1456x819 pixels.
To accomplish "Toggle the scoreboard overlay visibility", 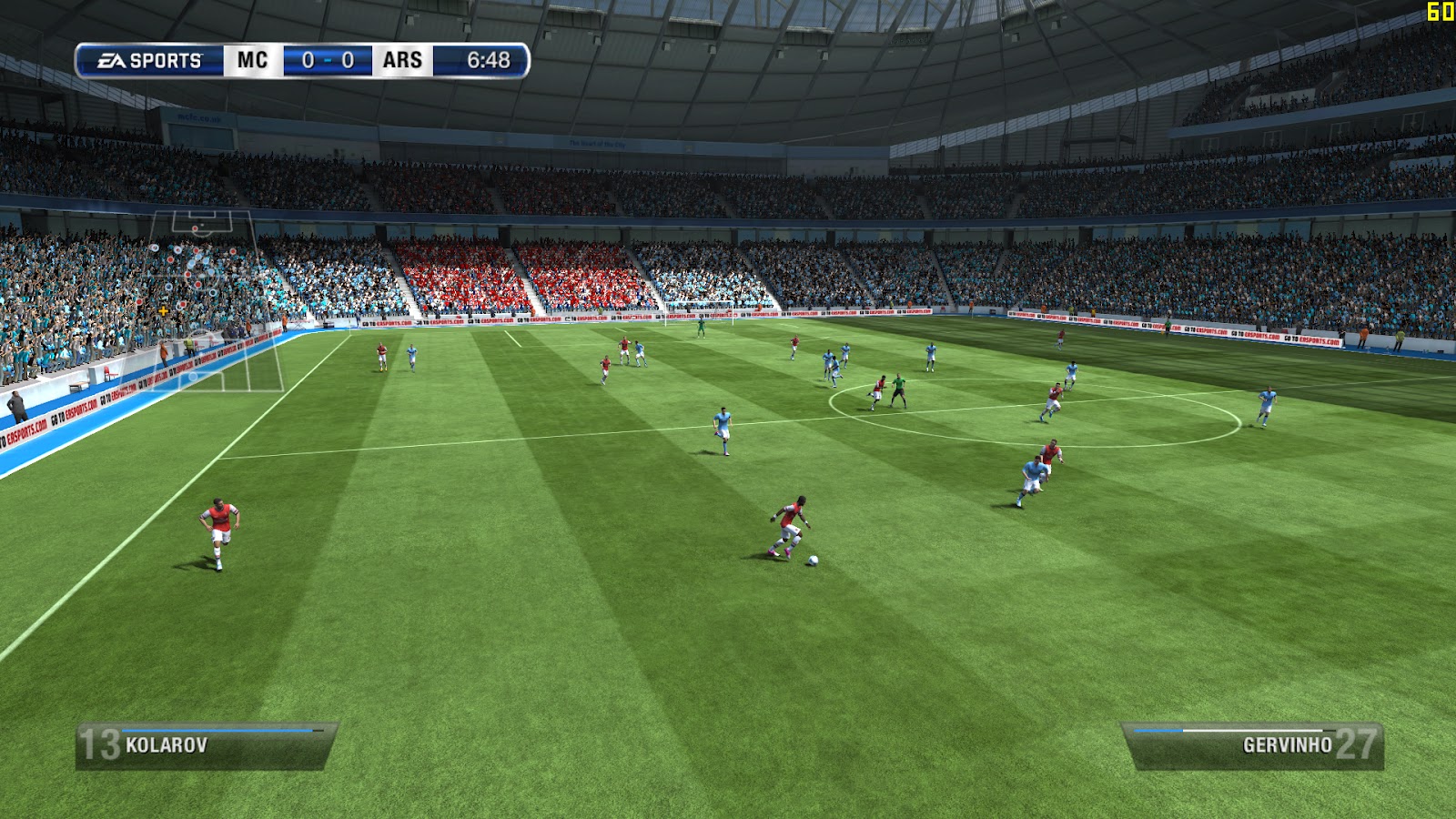I will point(300,60).
